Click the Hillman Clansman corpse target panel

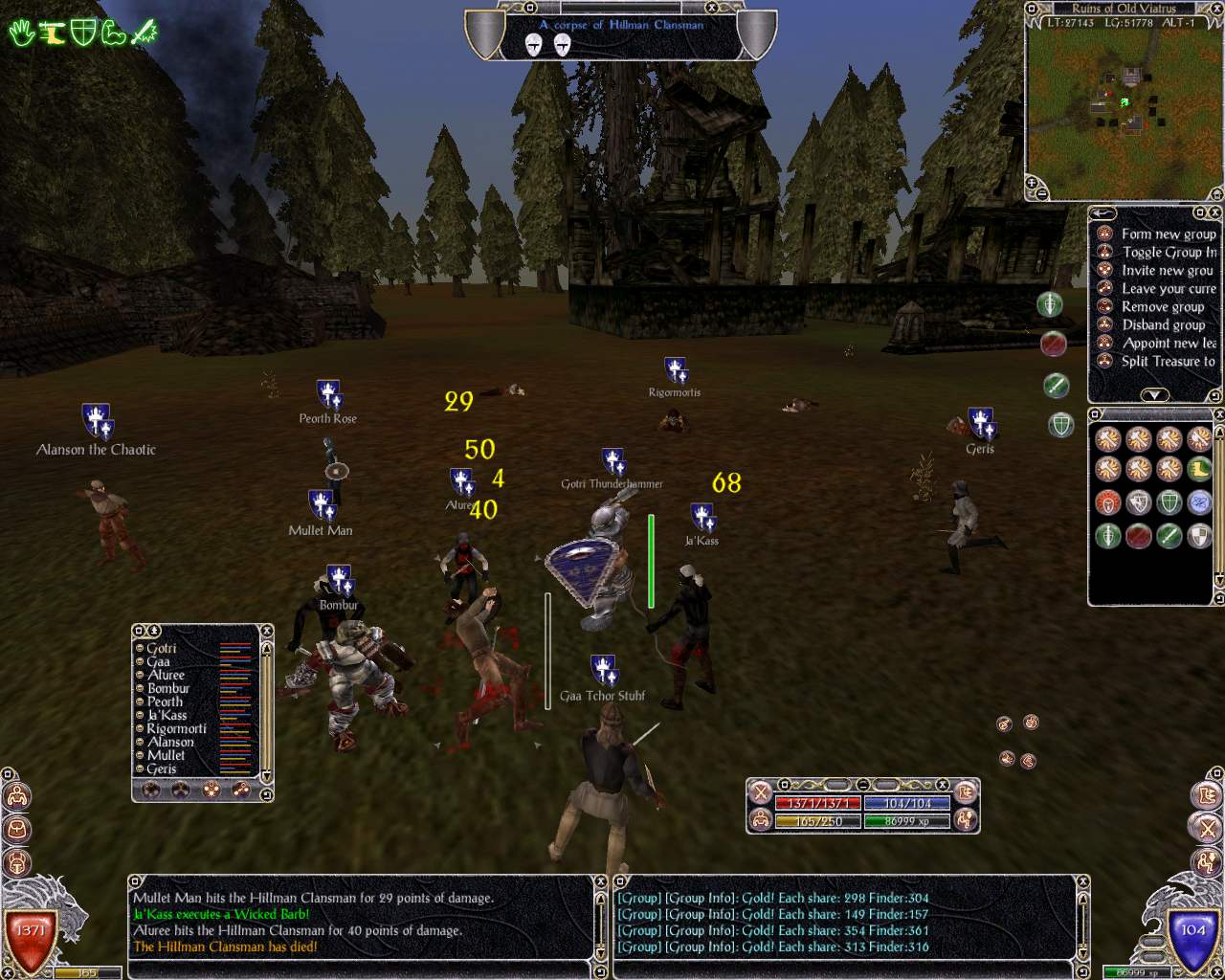pyautogui.click(x=620, y=34)
